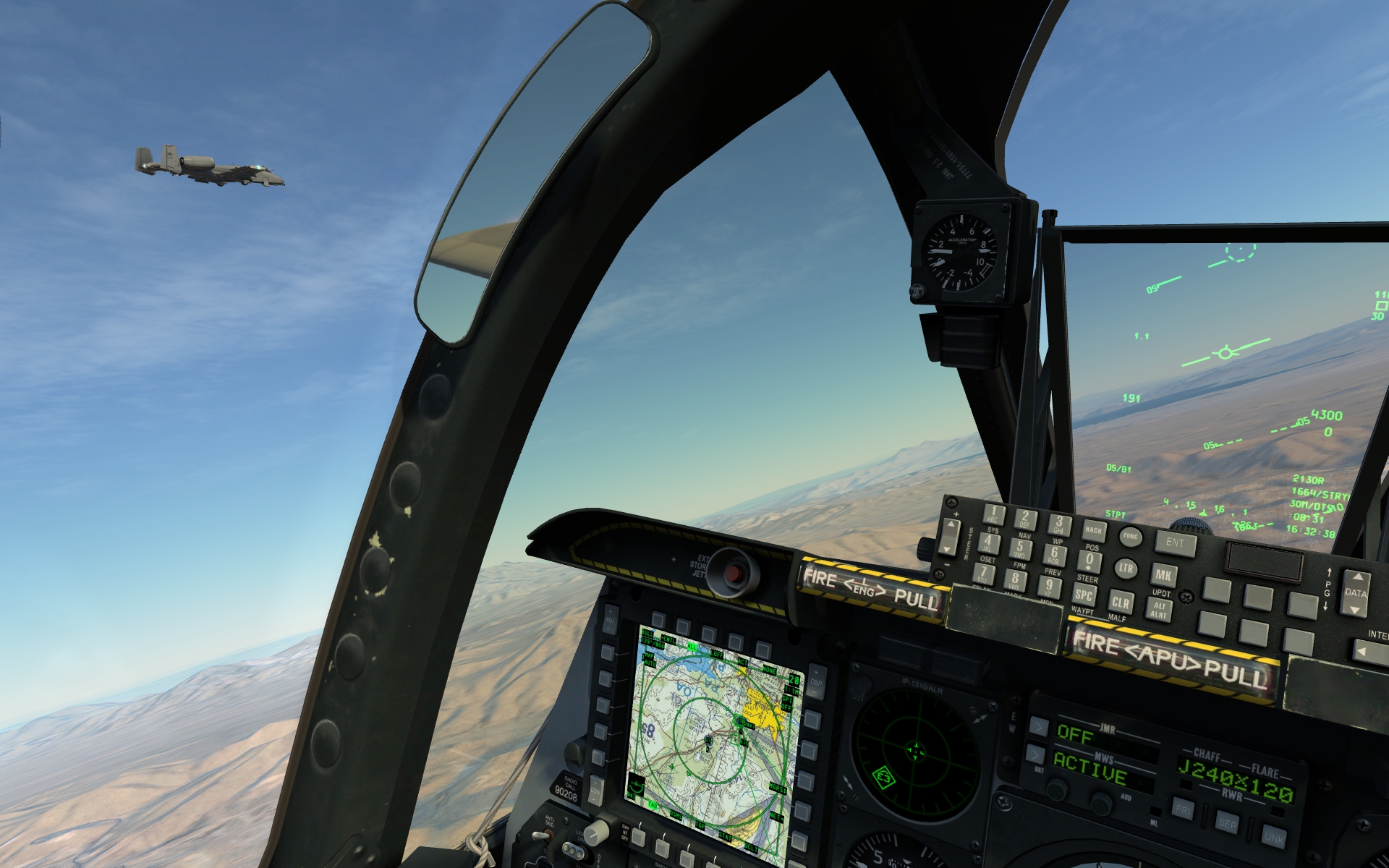Use the SPC space key

[1084, 595]
